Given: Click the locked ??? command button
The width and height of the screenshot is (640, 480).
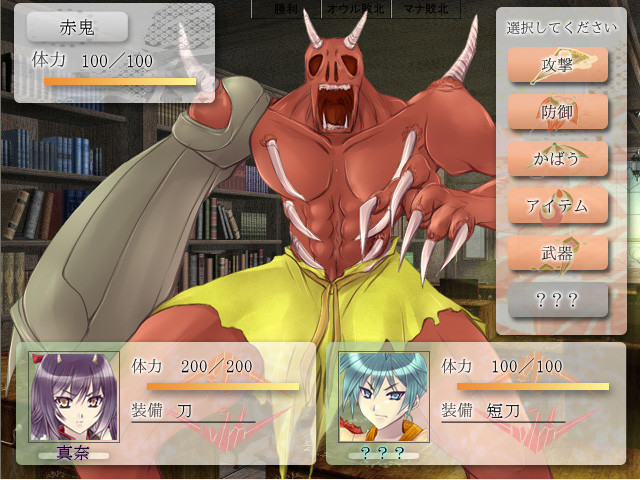Looking at the screenshot, I should 558,300.
